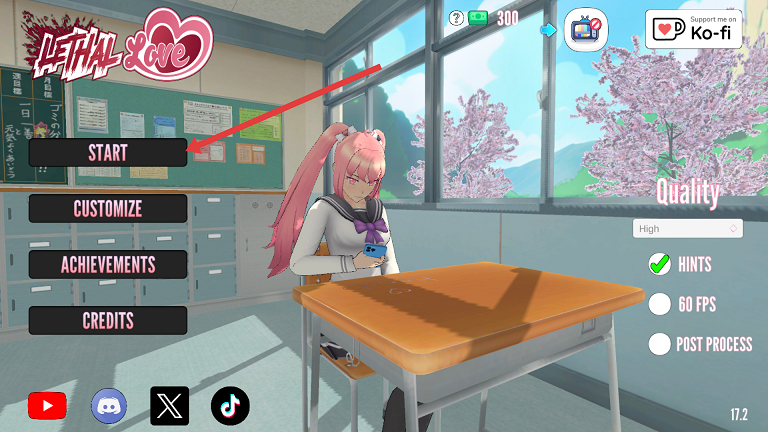
Task: Select the no-ads TV icon button
Action: (x=587, y=30)
